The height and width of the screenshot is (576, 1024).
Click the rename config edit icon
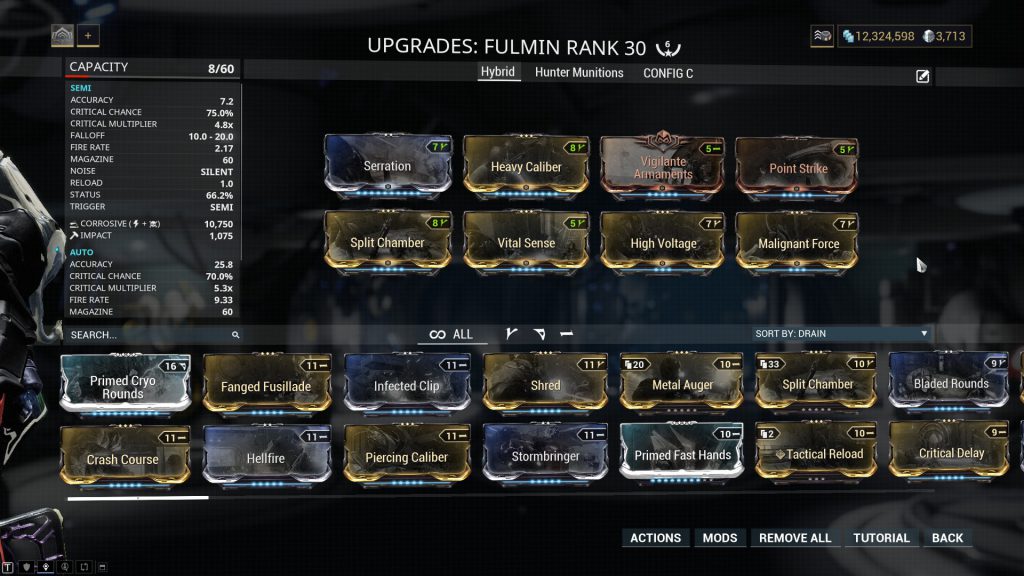[923, 76]
